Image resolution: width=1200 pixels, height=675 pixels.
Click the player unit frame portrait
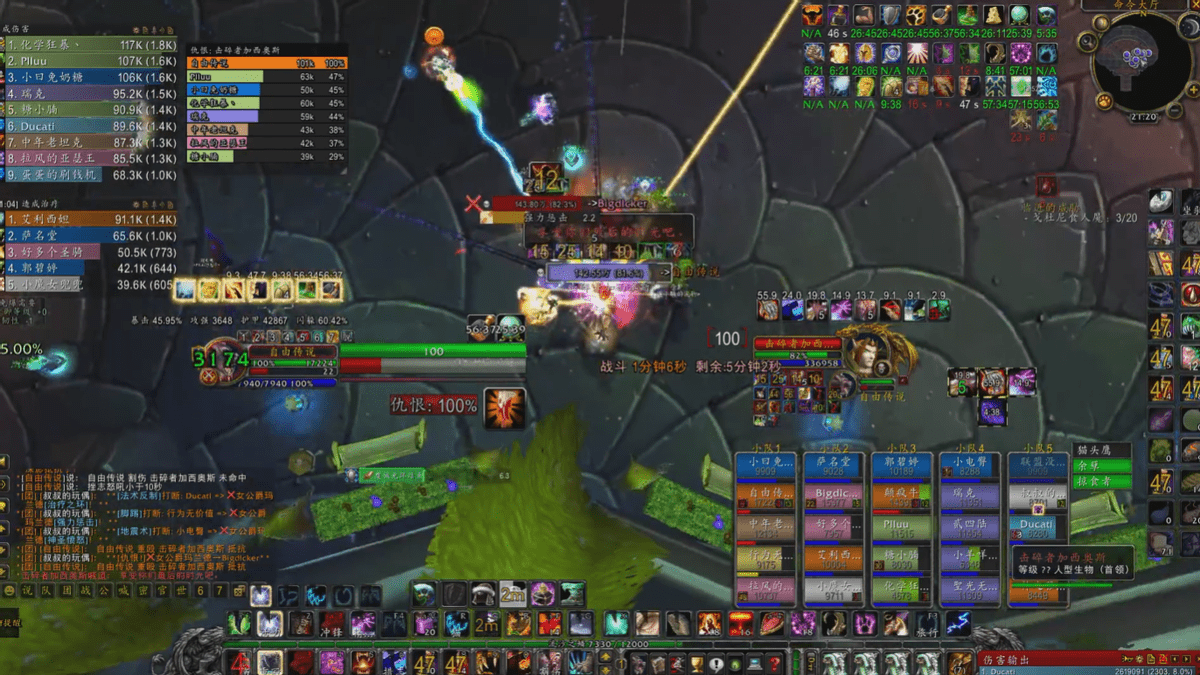point(225,365)
